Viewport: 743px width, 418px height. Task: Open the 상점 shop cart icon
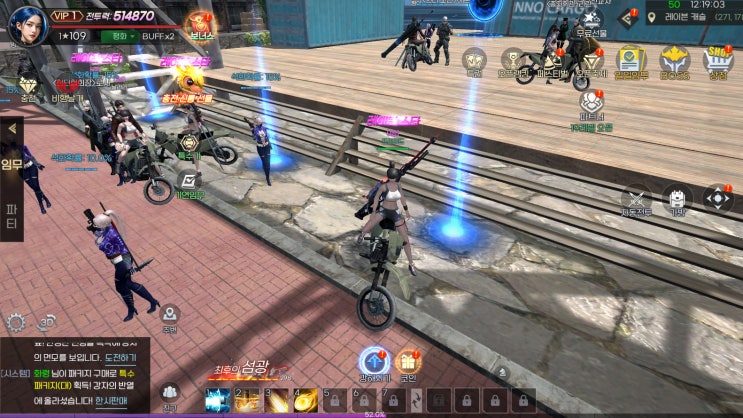tap(718, 59)
